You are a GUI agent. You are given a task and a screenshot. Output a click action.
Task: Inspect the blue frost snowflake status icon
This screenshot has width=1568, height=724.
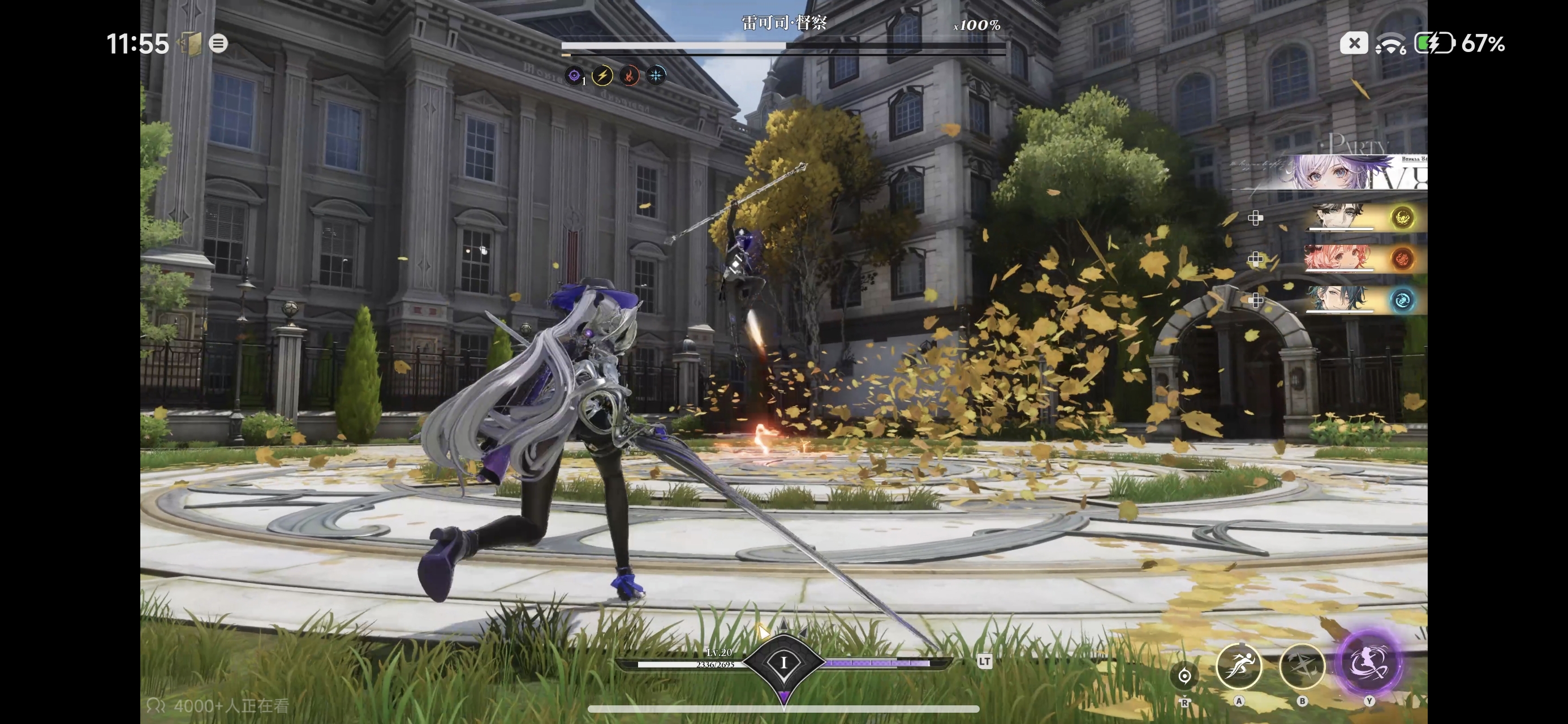(656, 75)
